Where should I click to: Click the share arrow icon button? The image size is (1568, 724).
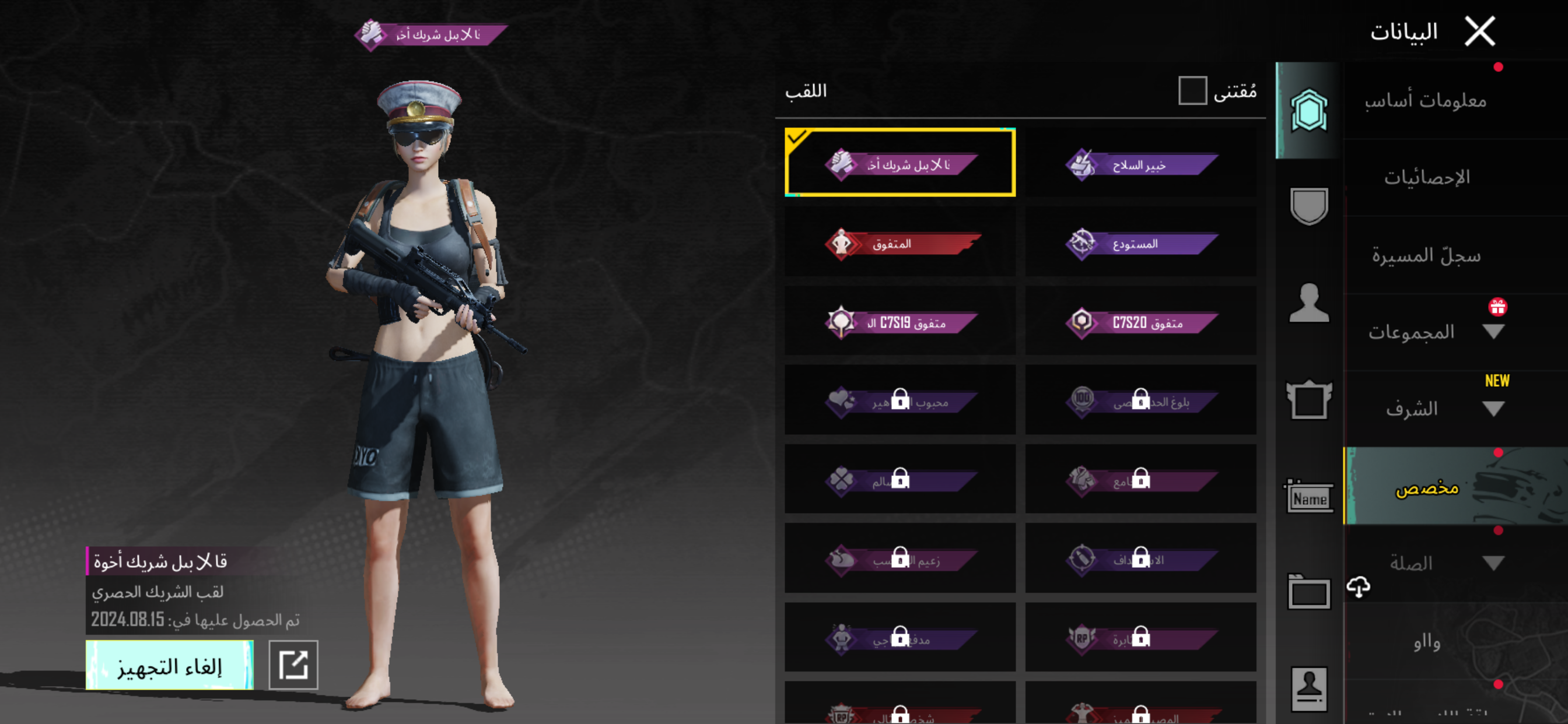(293, 665)
